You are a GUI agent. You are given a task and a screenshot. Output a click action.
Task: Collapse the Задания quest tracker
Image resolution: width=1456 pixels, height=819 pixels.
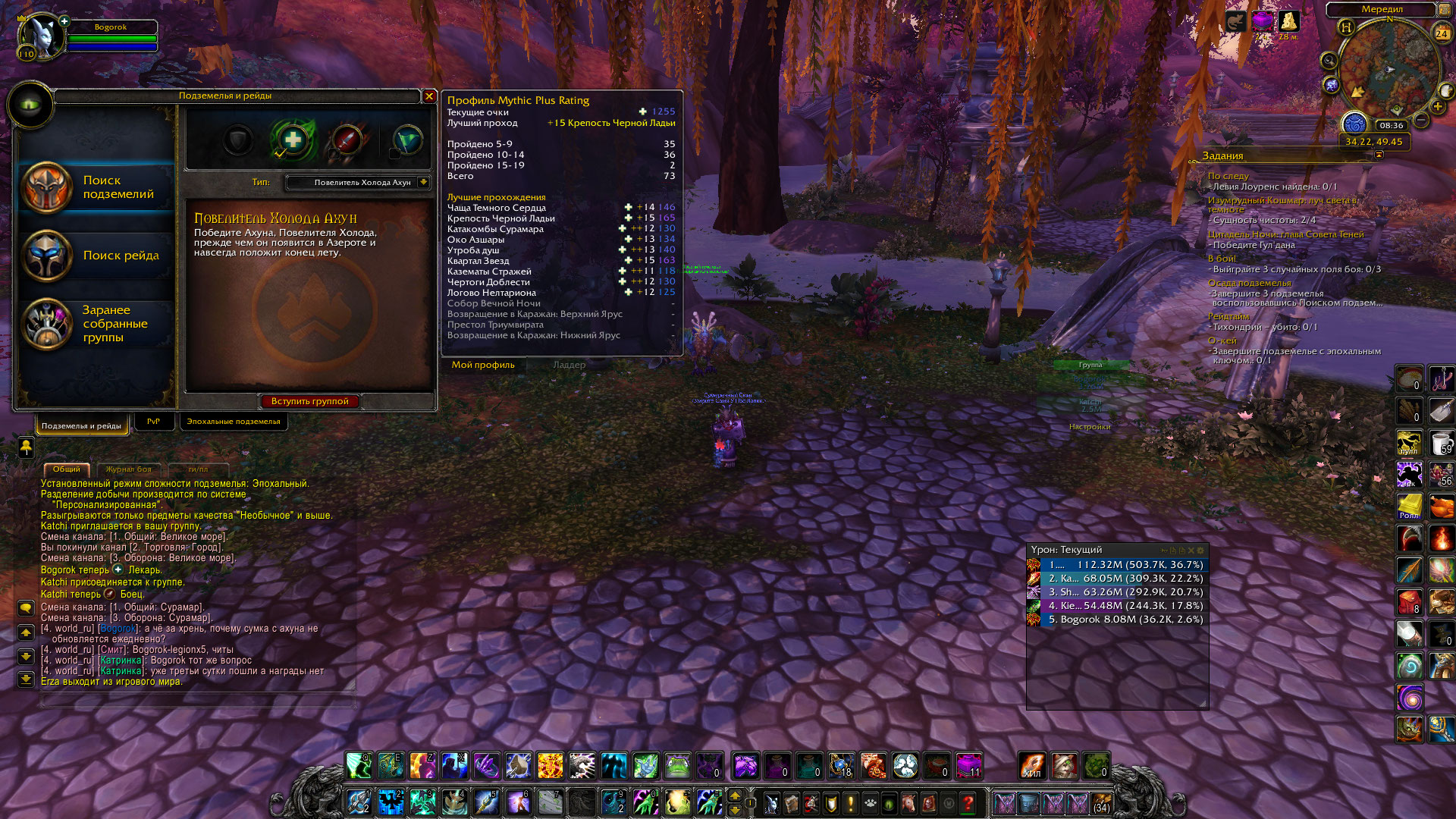(x=1379, y=155)
